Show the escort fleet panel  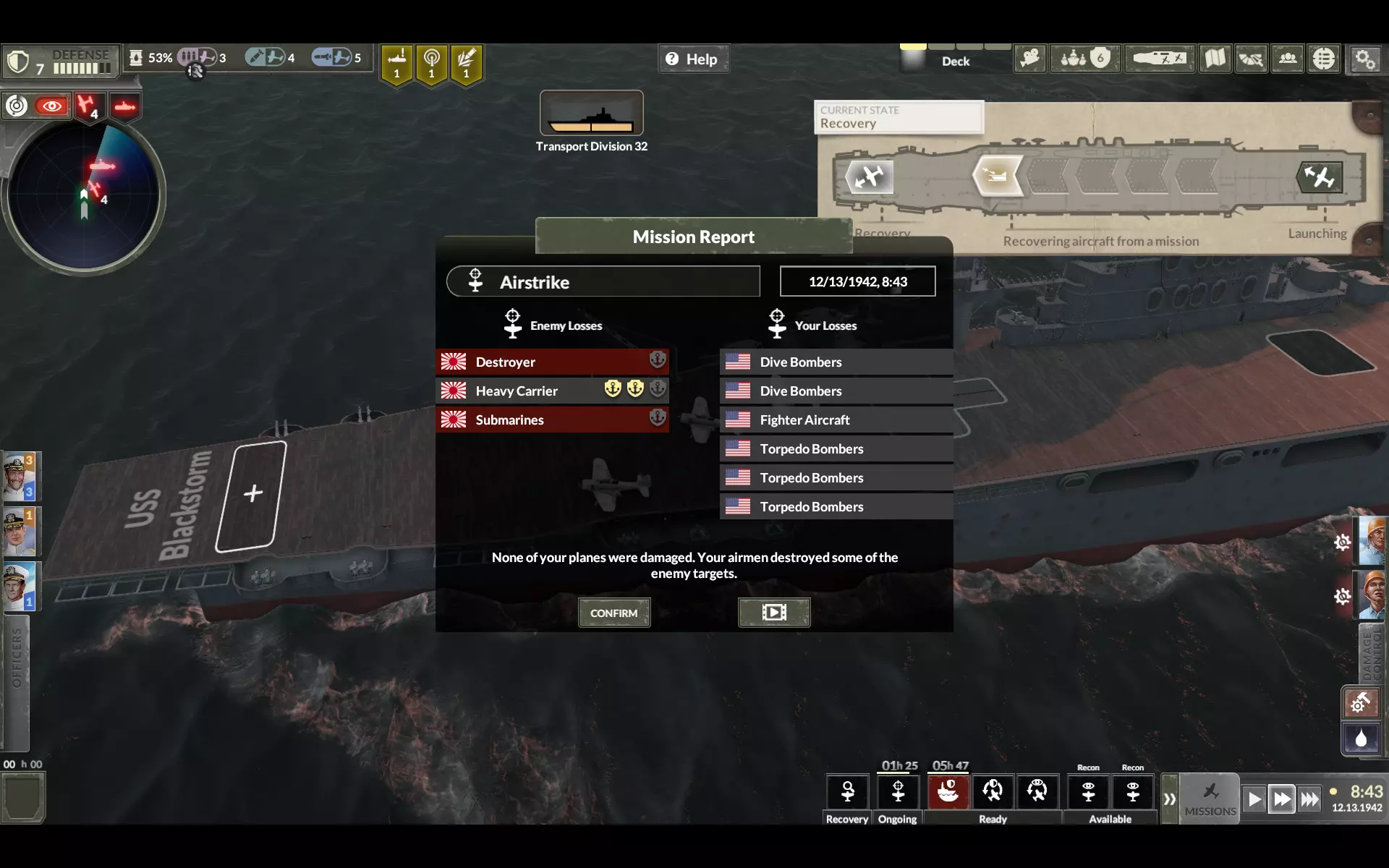click(x=1084, y=59)
